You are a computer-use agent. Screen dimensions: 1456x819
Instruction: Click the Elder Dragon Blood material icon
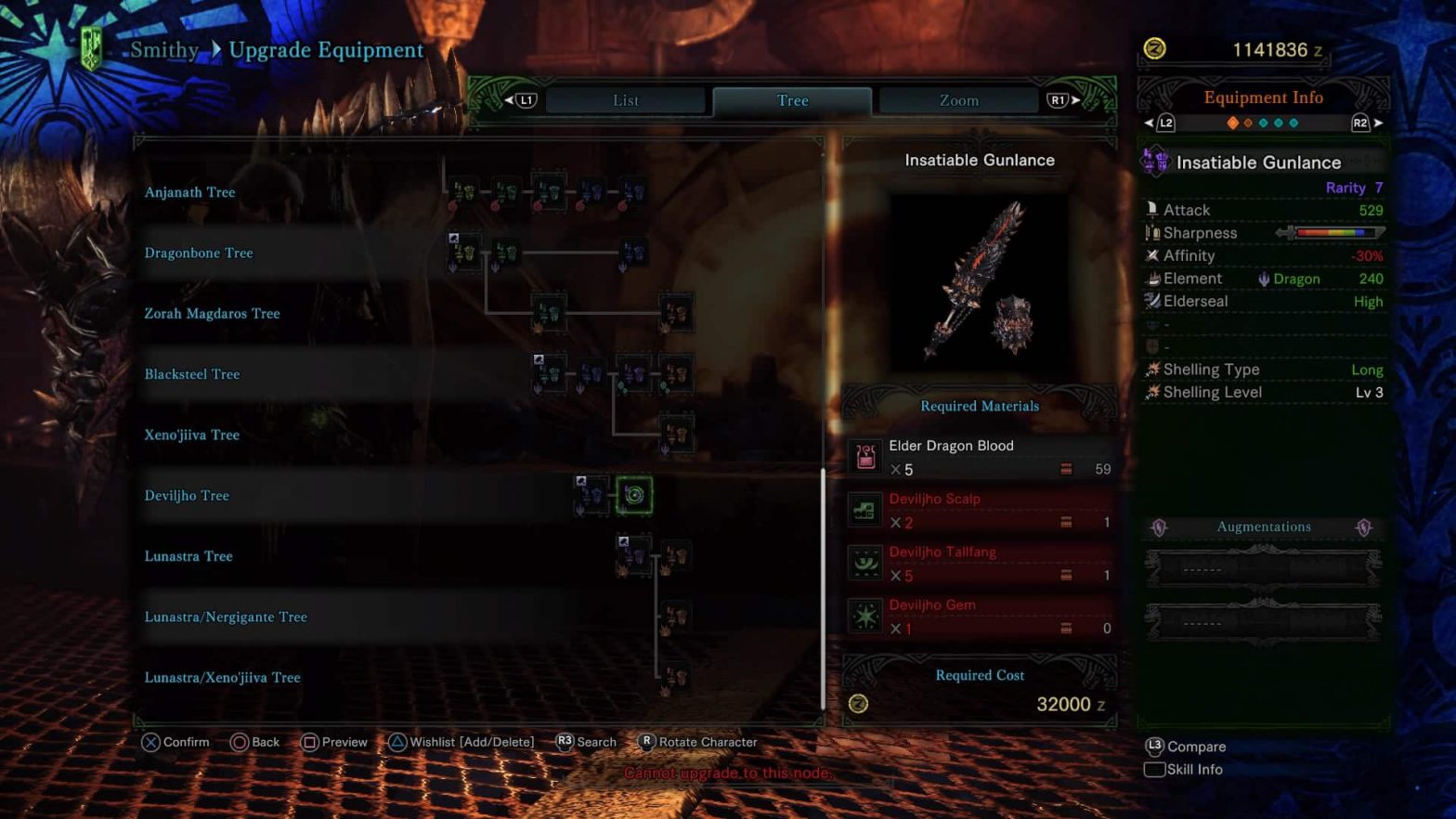[864, 457]
